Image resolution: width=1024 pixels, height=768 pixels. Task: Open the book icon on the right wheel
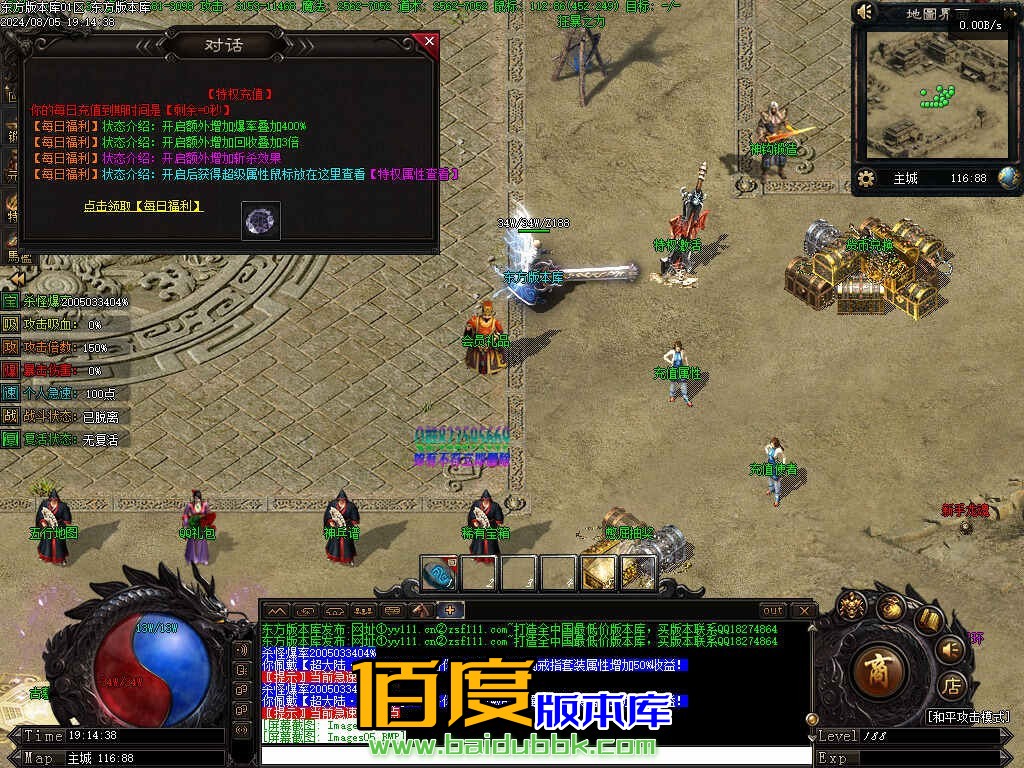[x=929, y=620]
